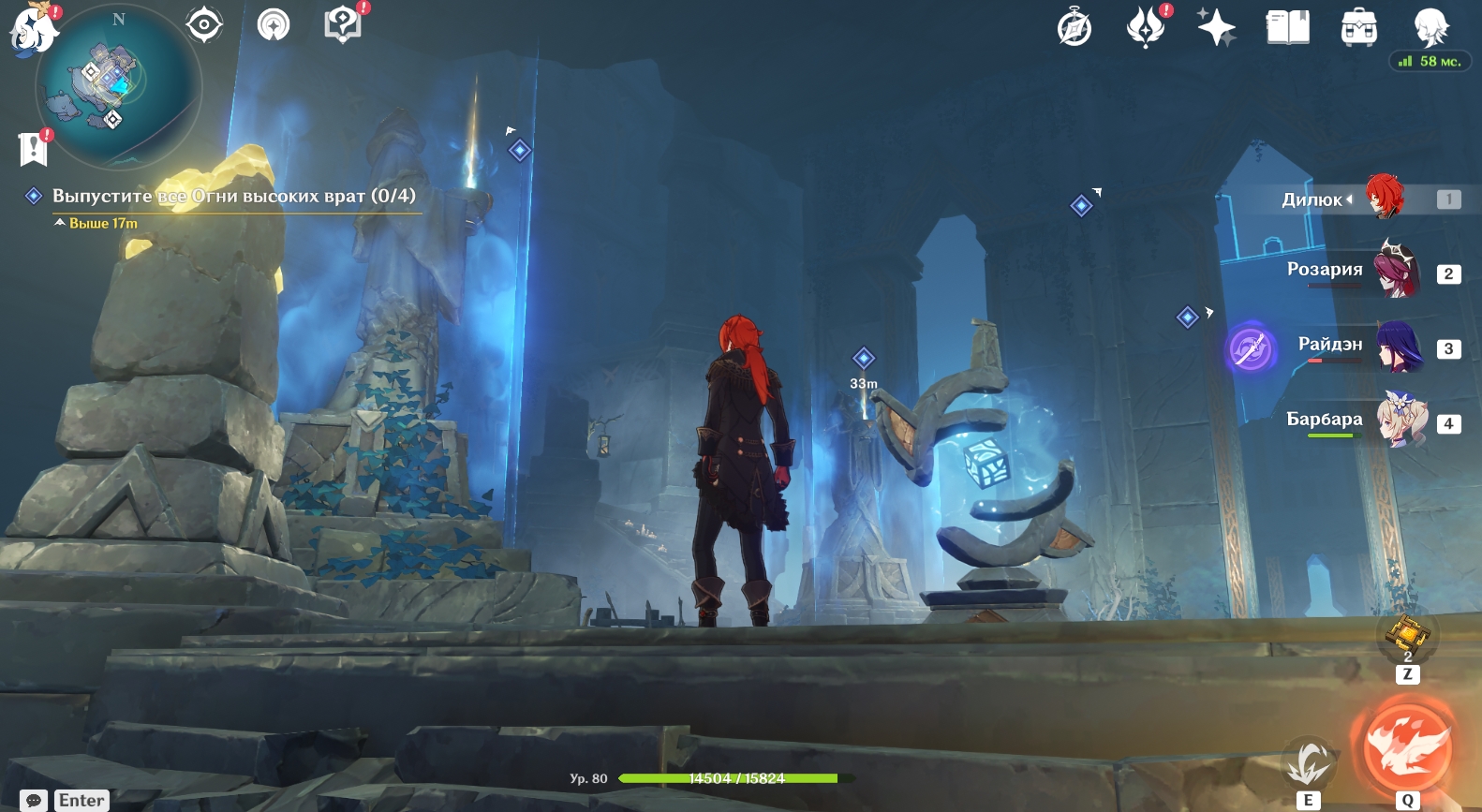Open the Adventurer Handbook book icon
Image resolution: width=1482 pixels, height=812 pixels.
click(1287, 27)
